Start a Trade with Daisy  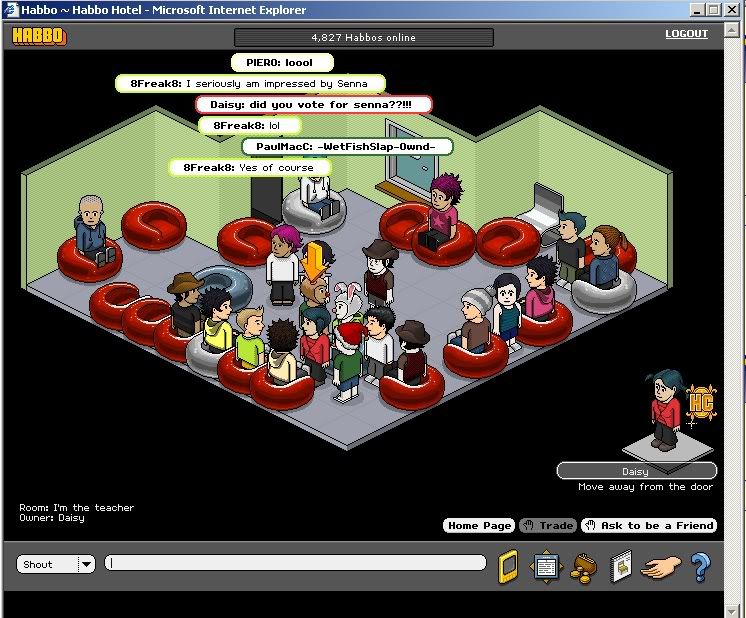point(549,525)
